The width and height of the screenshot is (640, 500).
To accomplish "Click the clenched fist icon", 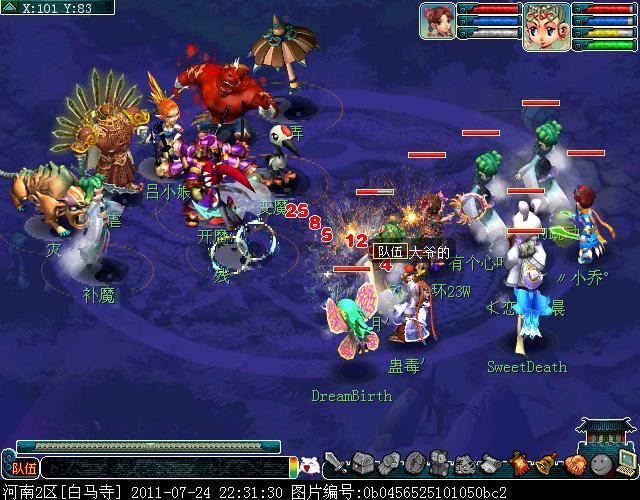I will tap(389, 464).
